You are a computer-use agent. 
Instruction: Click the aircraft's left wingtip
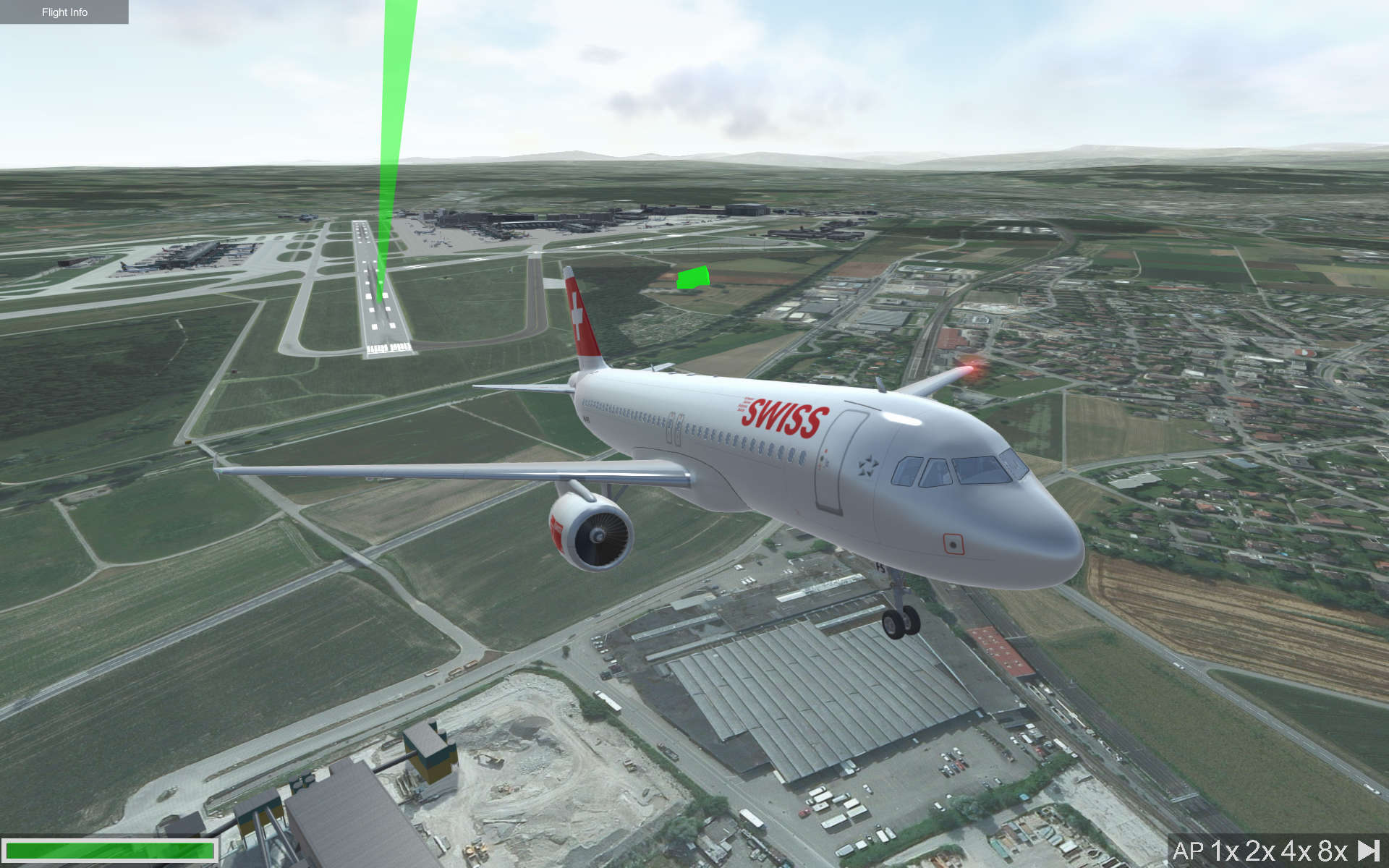(218, 467)
